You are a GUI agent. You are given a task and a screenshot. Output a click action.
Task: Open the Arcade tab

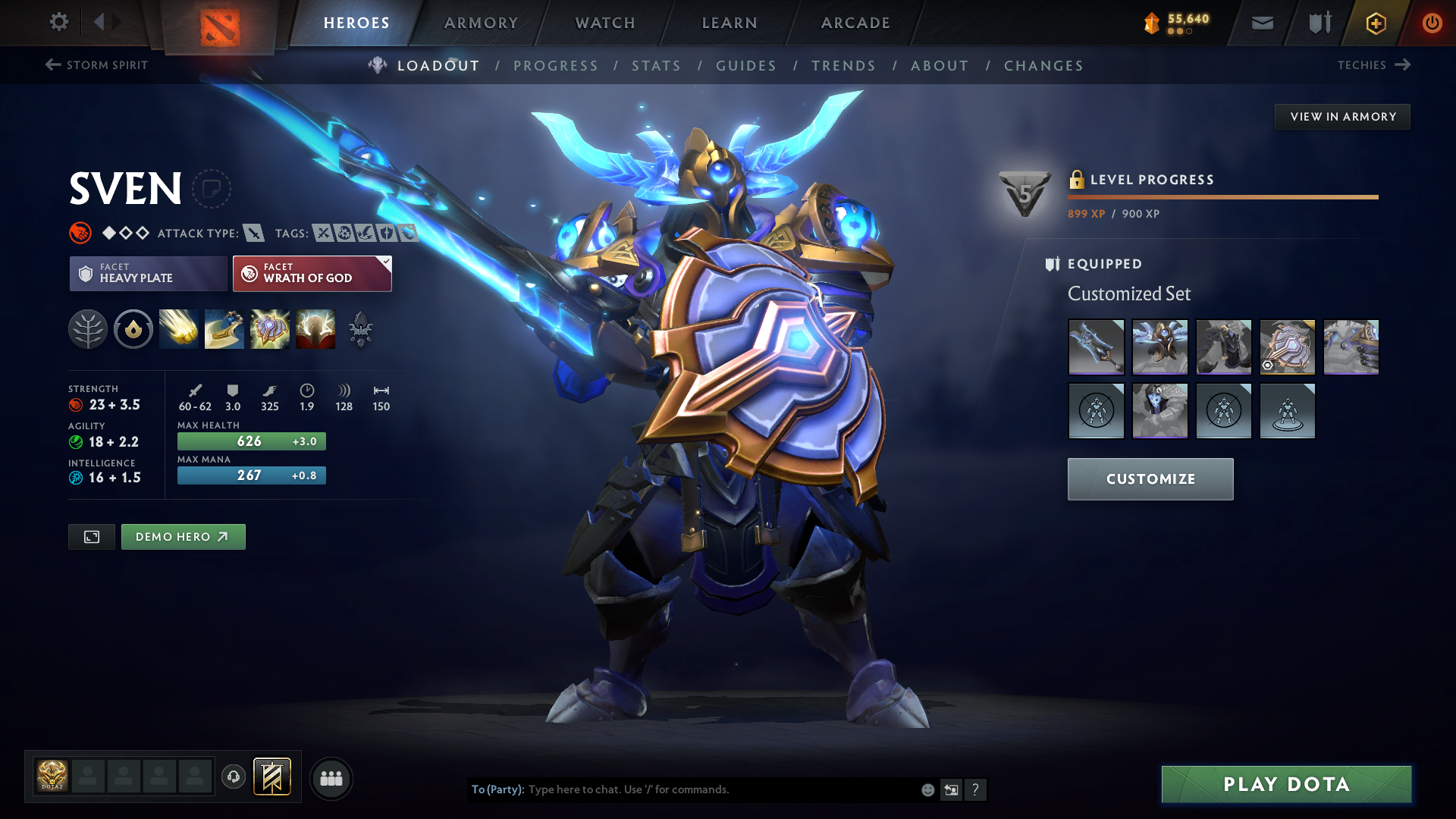point(855,23)
